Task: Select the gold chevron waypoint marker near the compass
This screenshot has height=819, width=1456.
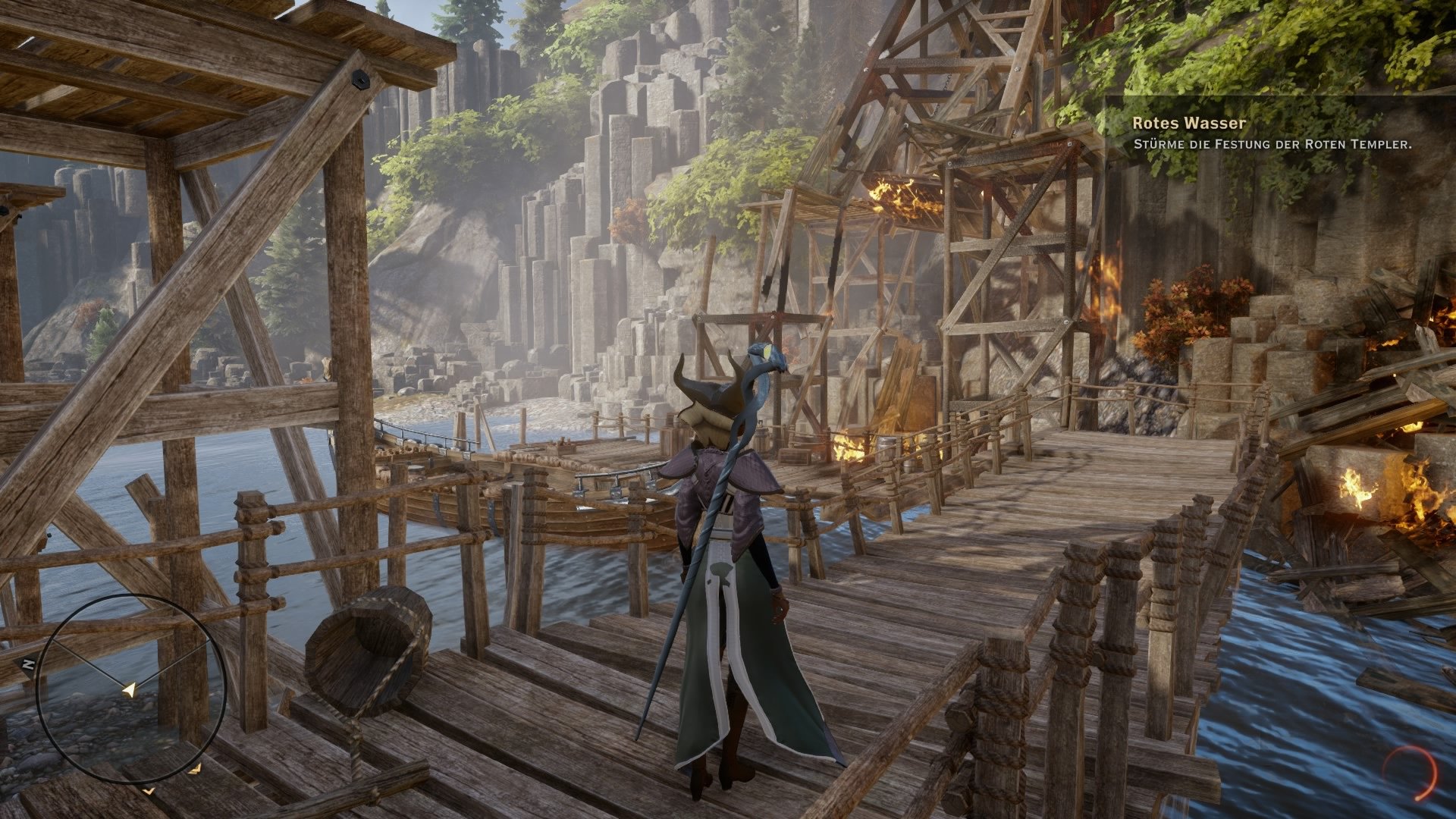Action: [196, 770]
